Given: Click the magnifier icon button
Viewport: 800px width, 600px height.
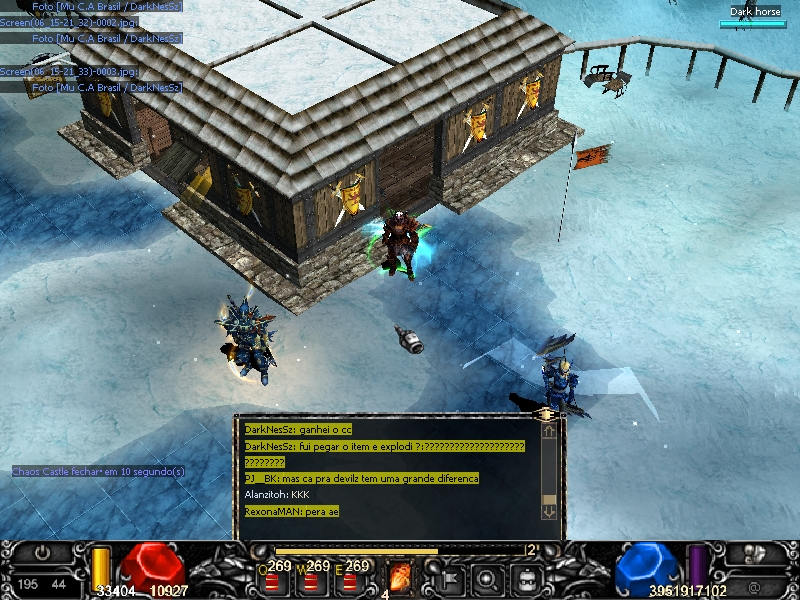Looking at the screenshot, I should pyautogui.click(x=487, y=578).
